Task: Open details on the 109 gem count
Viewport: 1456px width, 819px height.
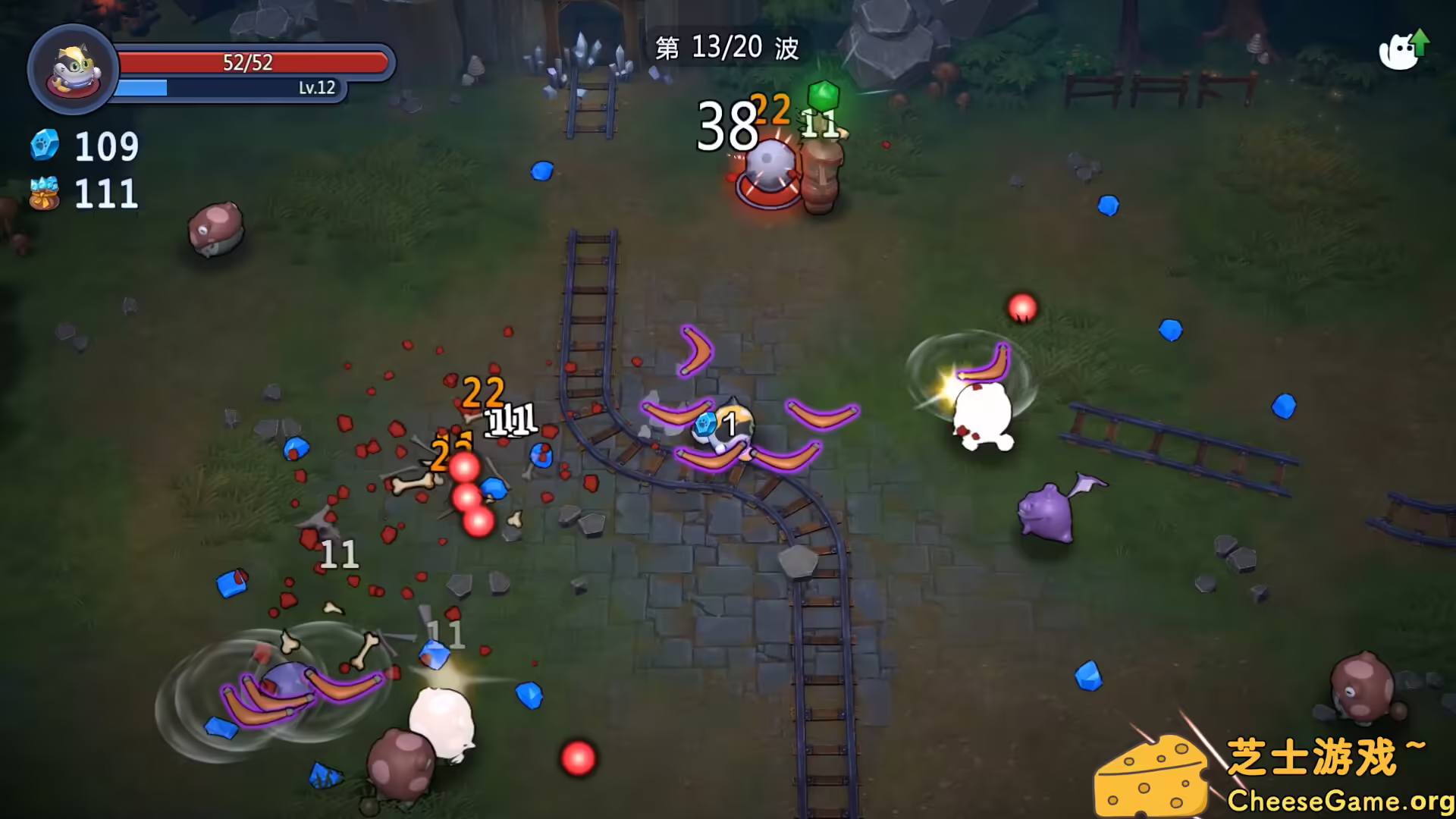Action: pos(106,146)
